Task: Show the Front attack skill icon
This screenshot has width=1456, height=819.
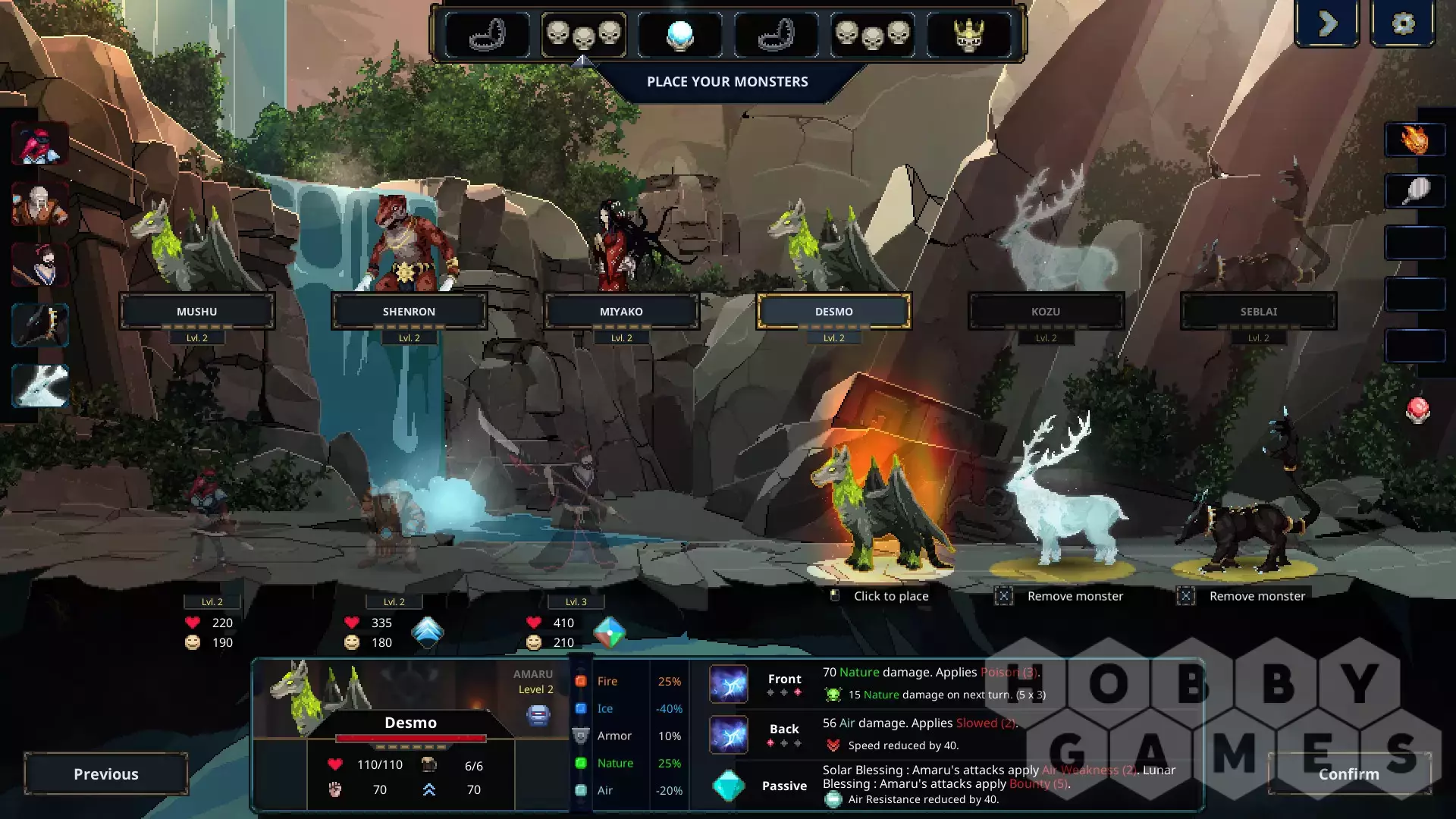Action: point(729,684)
